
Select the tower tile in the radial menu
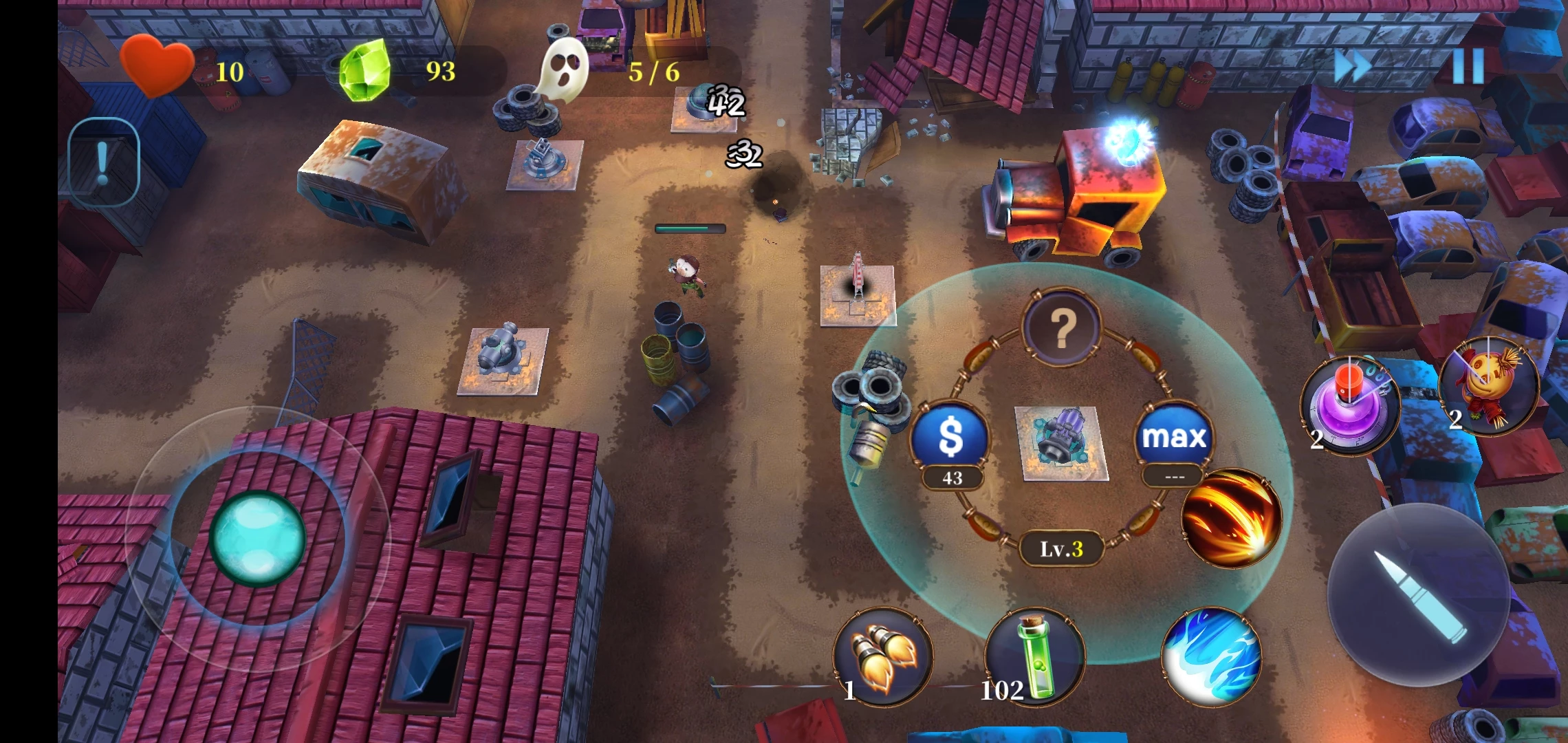coord(1062,443)
